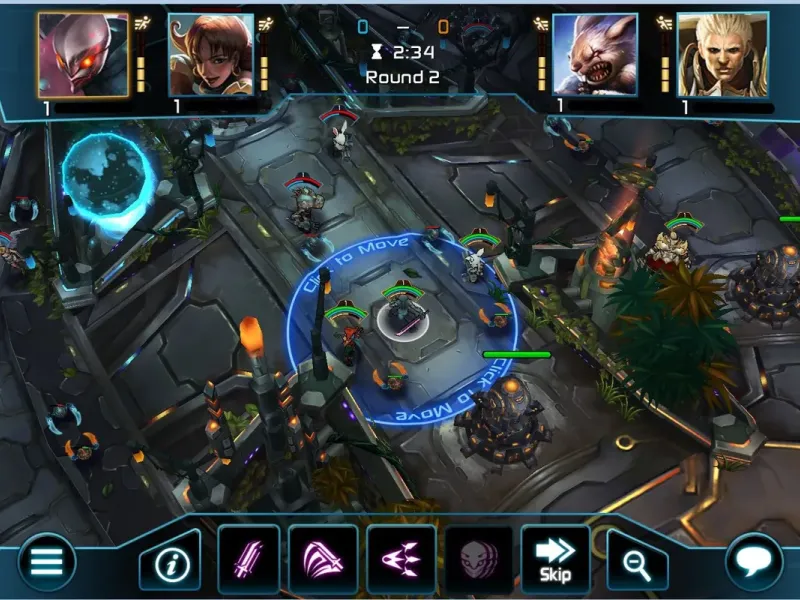The width and height of the screenshot is (800, 600).
Task: Trigger the dash arrows ability
Action: pyautogui.click(x=400, y=558)
